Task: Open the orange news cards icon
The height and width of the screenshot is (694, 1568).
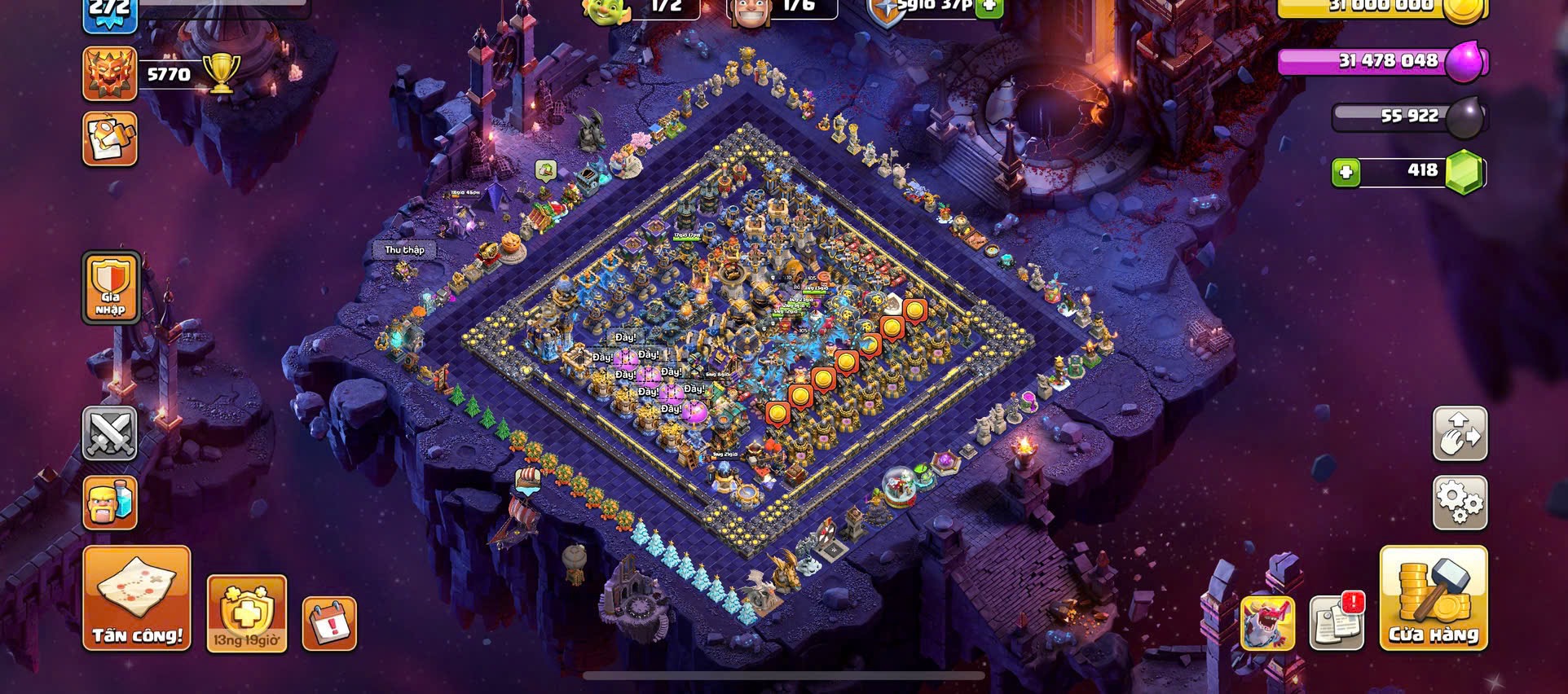Action: point(110,139)
